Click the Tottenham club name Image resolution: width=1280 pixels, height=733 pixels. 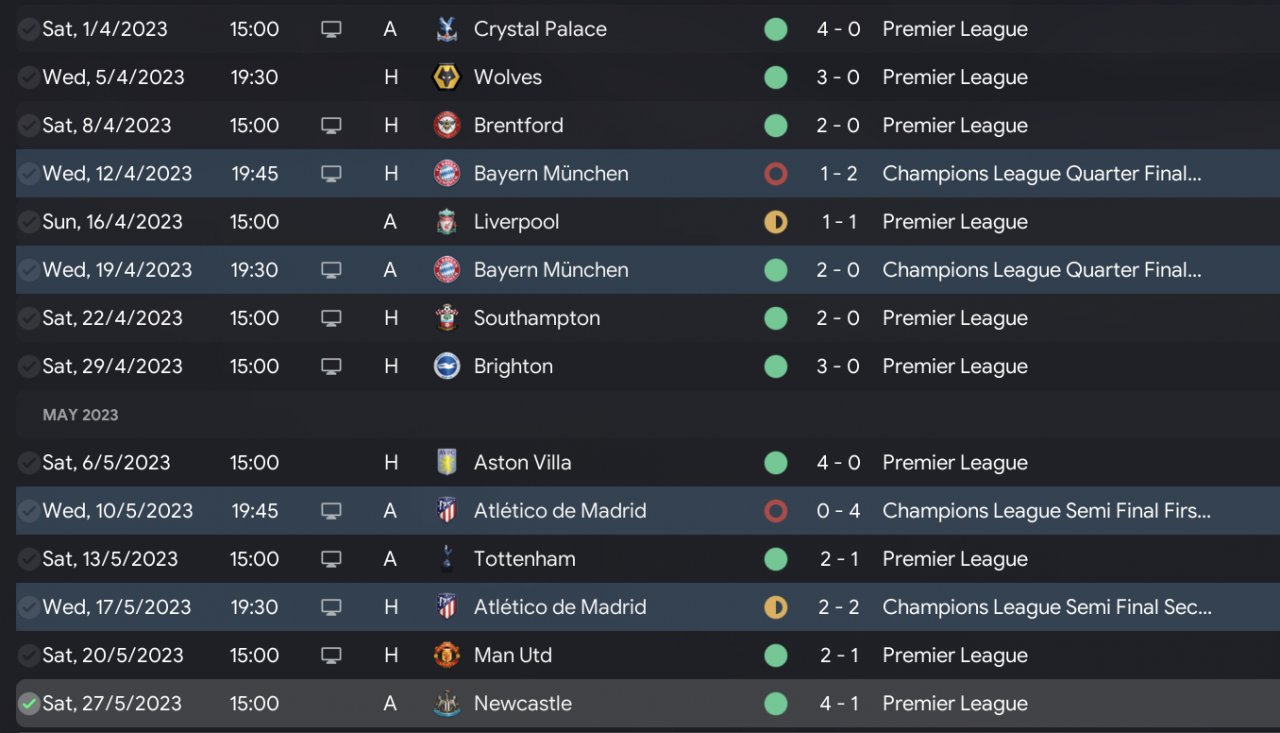click(x=524, y=559)
